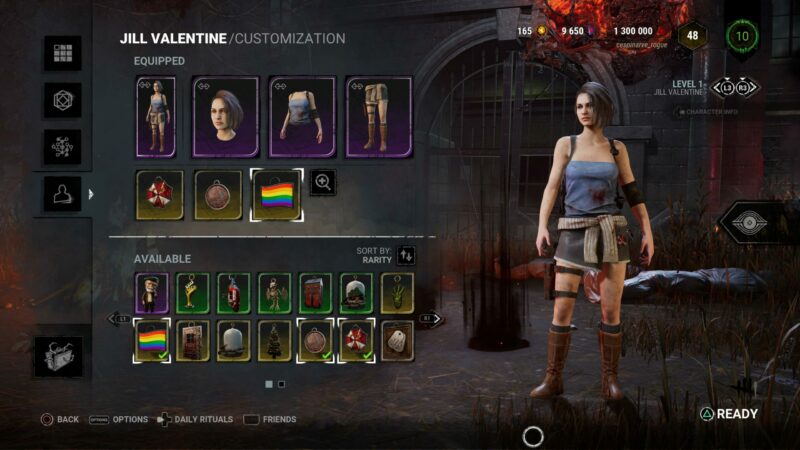Open the bloodweb node tab
Image resolution: width=800 pixels, height=450 pixels.
62,147
